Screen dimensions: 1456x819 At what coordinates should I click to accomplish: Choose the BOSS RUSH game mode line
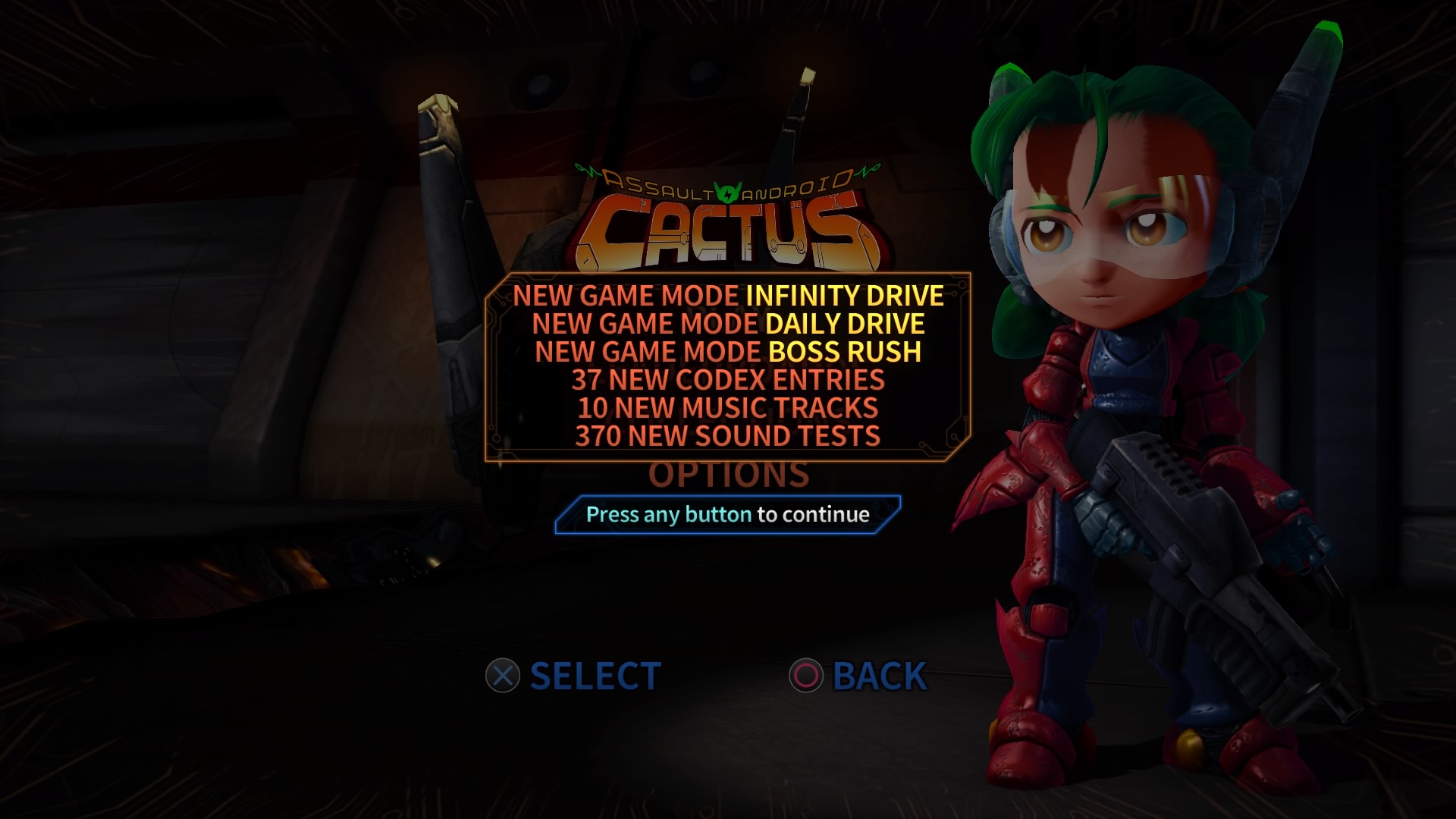point(728,352)
